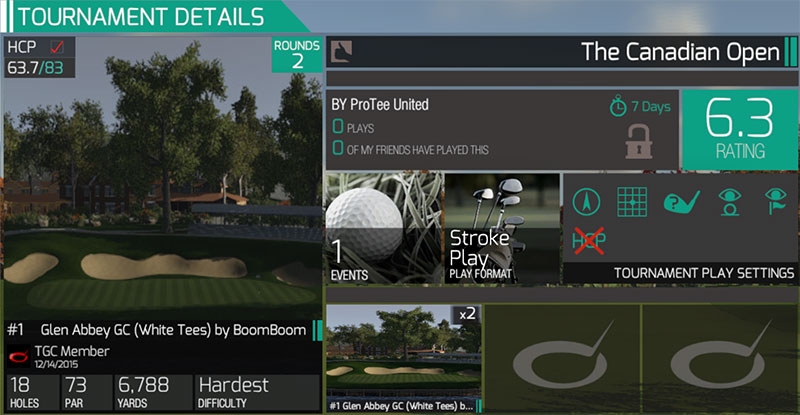Select the eye over ball icon
This screenshot has width=800, height=415.
727,202
